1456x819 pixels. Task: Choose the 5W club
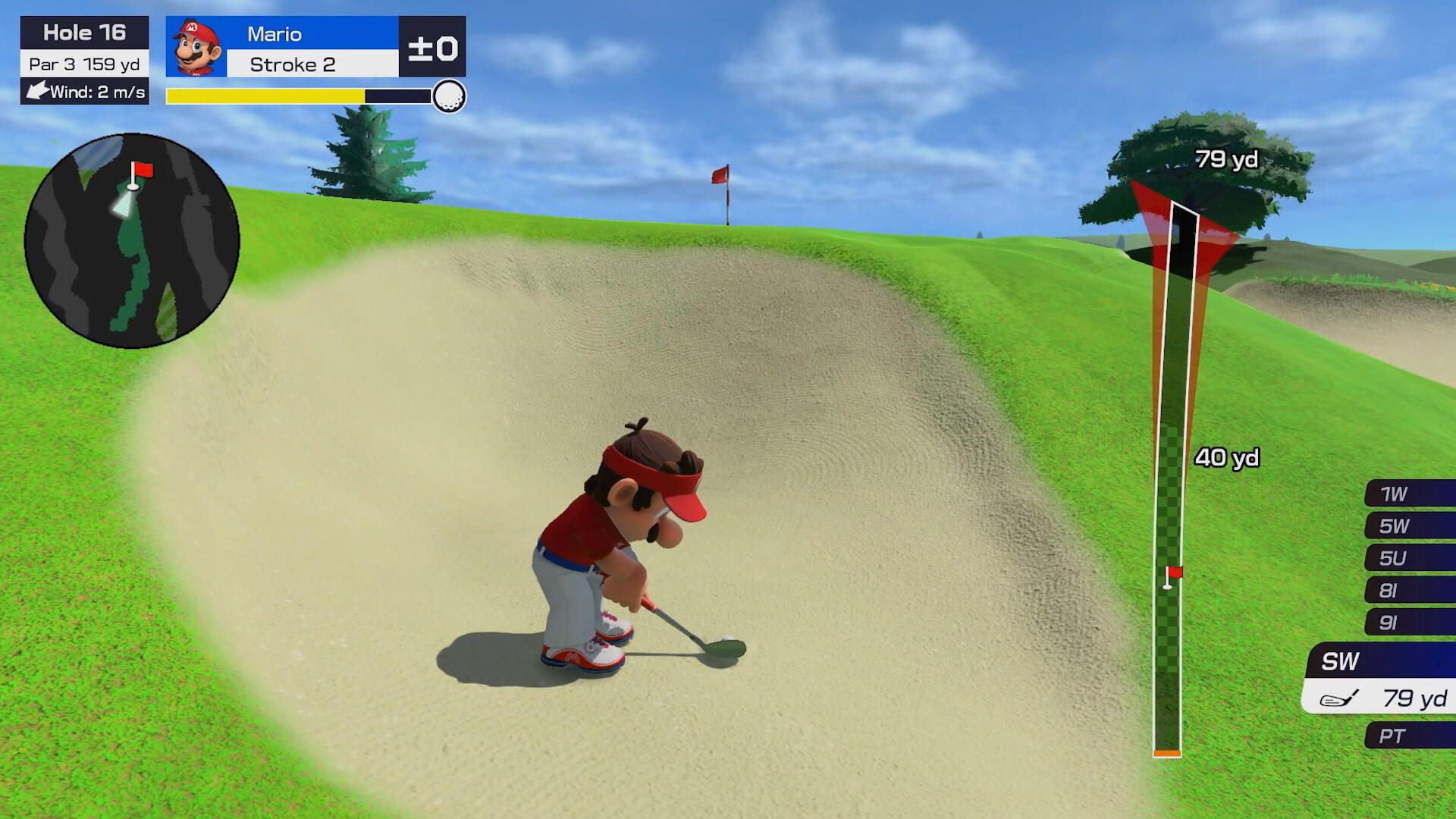tap(1409, 526)
